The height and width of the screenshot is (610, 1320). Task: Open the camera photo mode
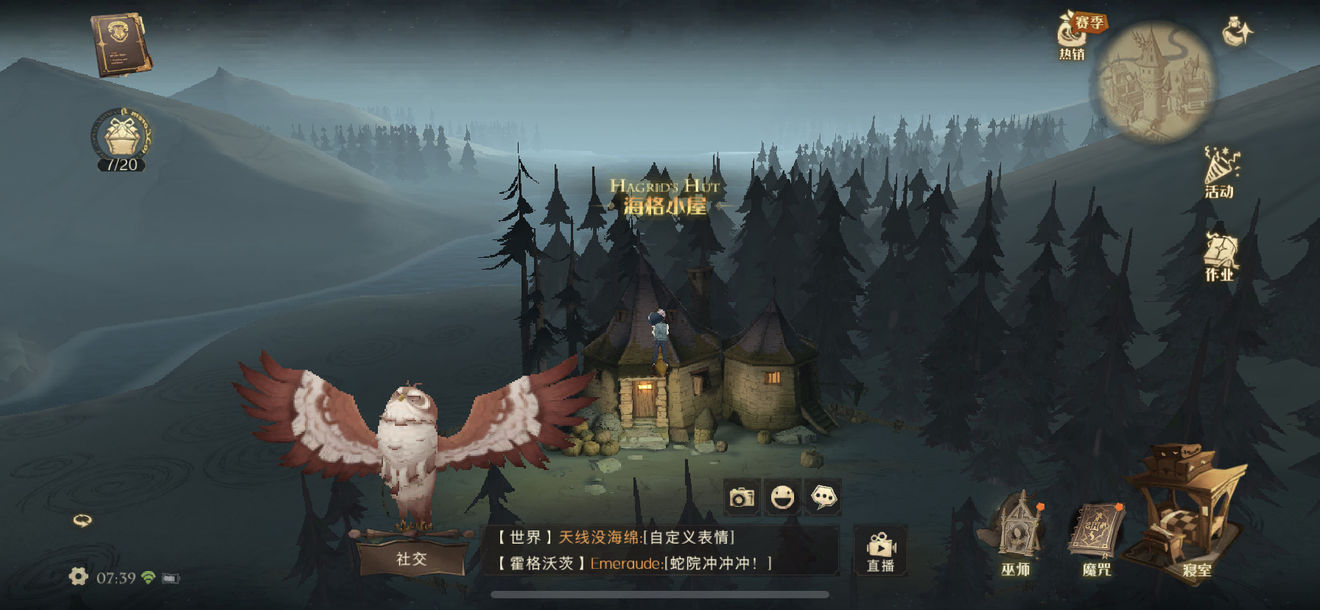(x=741, y=497)
